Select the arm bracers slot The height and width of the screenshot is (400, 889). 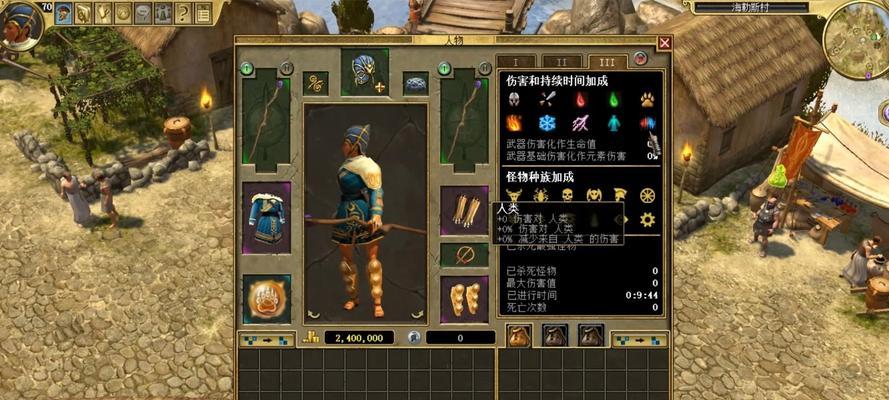point(464,211)
